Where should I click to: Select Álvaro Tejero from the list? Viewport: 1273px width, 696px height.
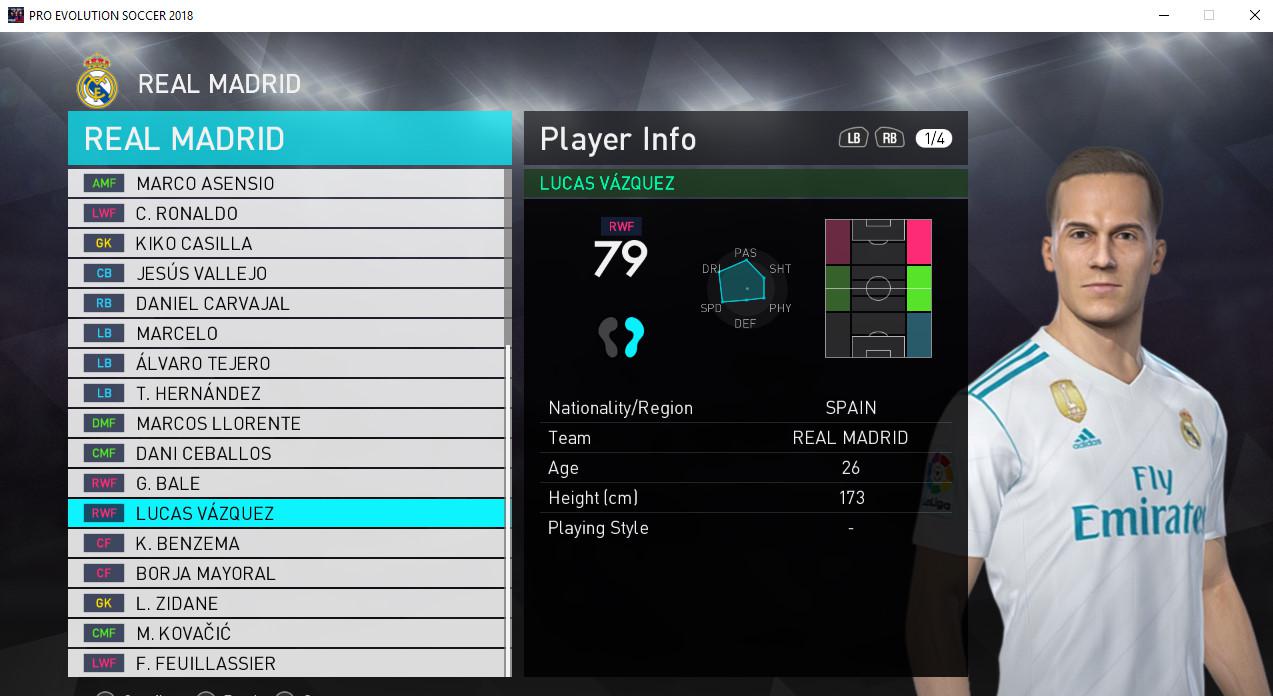click(x=286, y=363)
